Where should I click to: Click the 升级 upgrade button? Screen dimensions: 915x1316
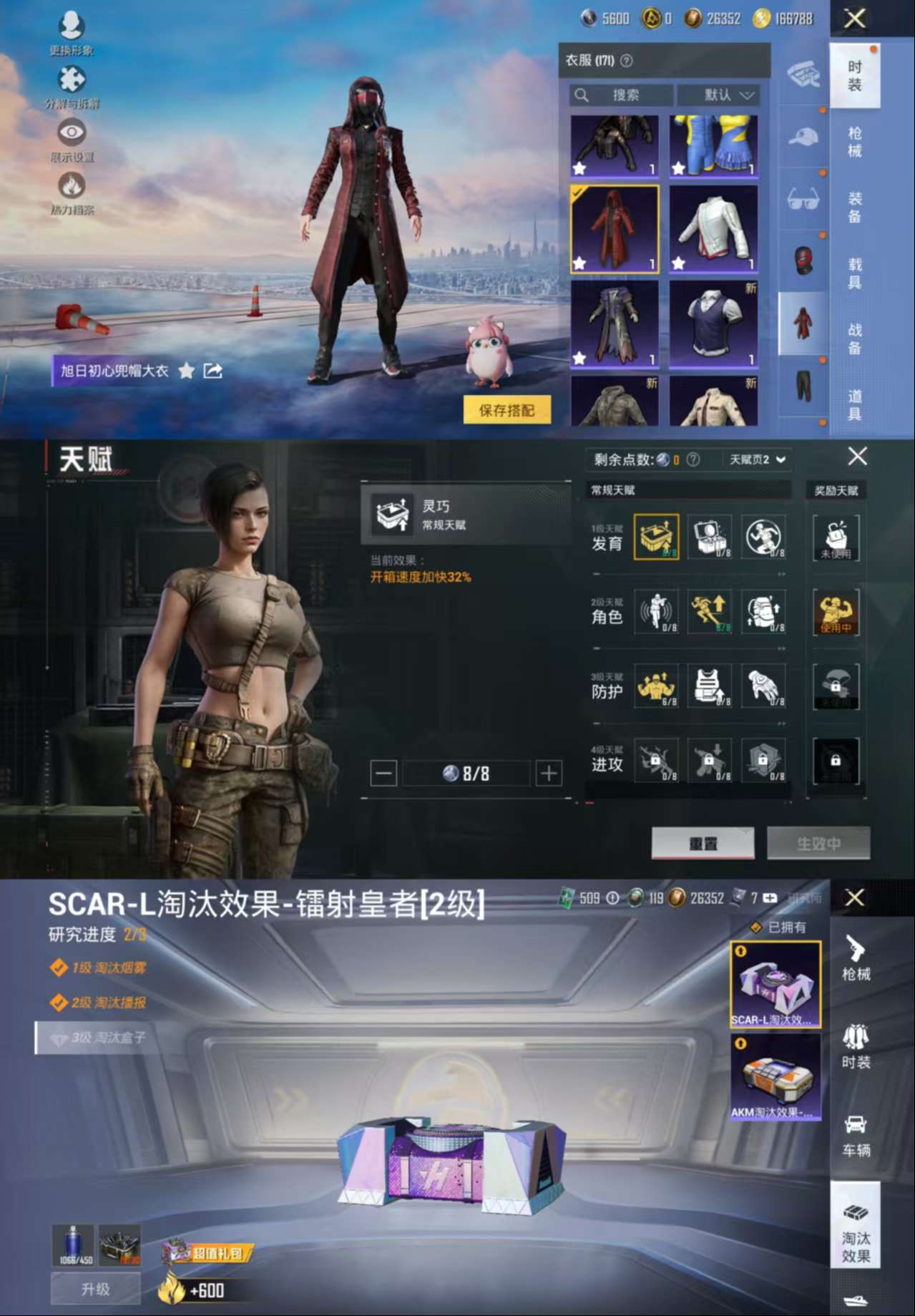pyautogui.click(x=95, y=1290)
